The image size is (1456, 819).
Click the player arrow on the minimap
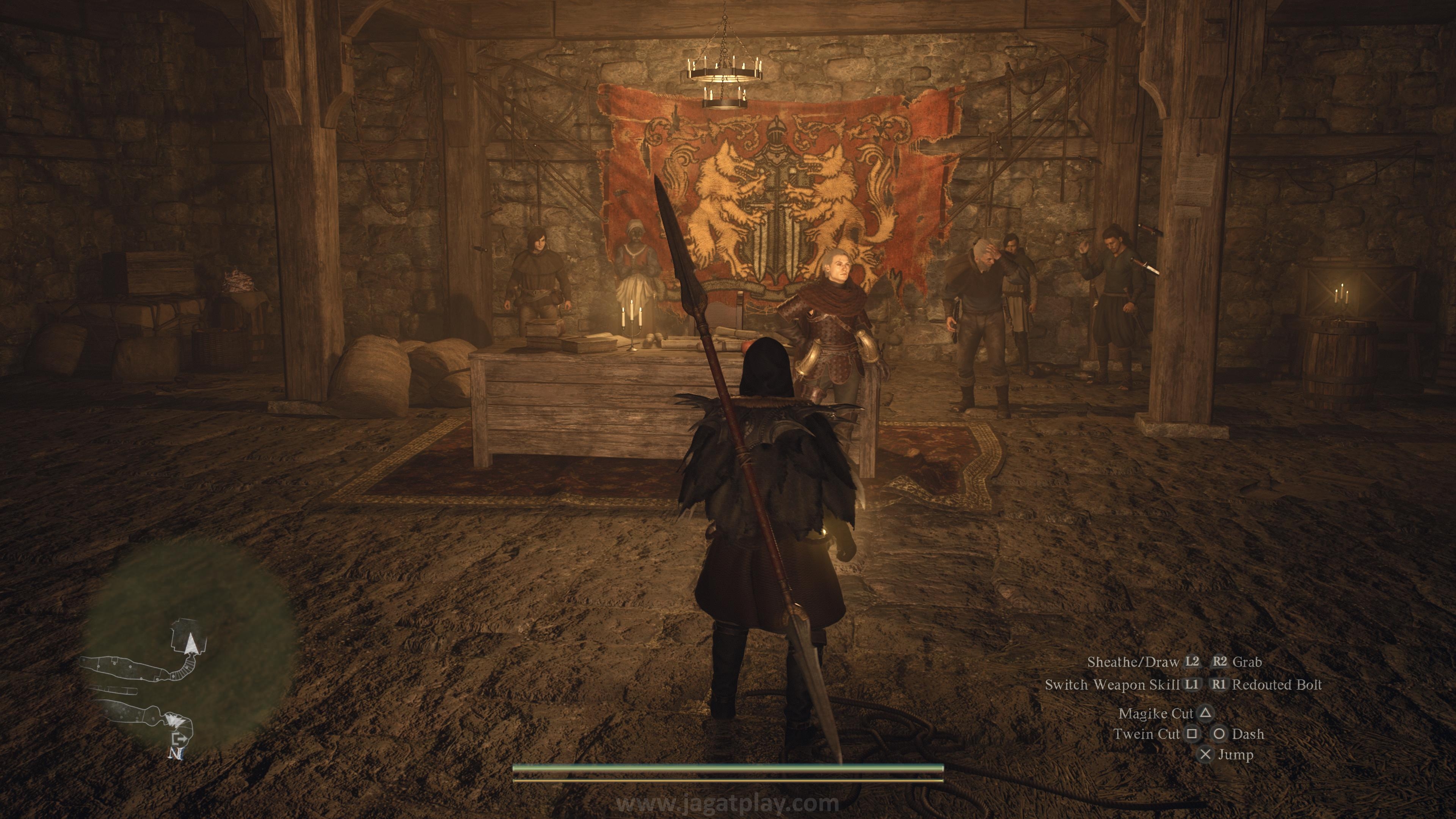tap(191, 643)
